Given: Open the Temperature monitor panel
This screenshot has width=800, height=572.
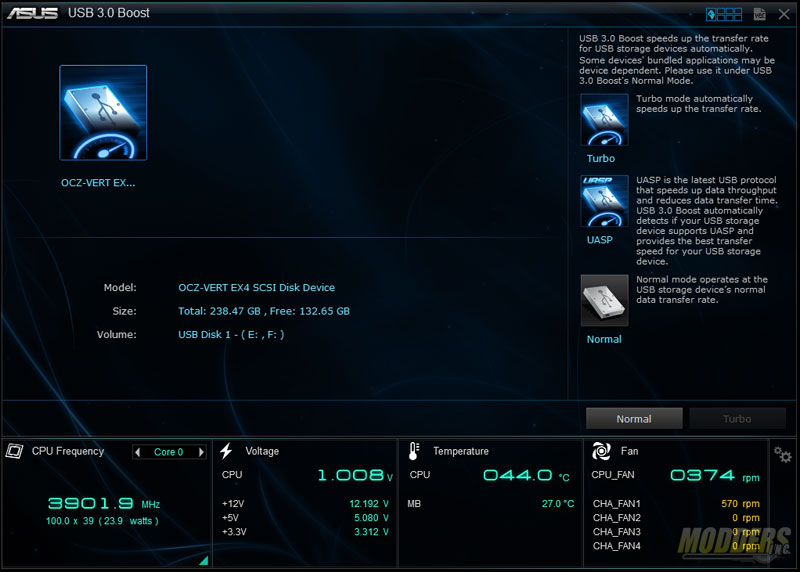Looking at the screenshot, I should coord(460,451).
